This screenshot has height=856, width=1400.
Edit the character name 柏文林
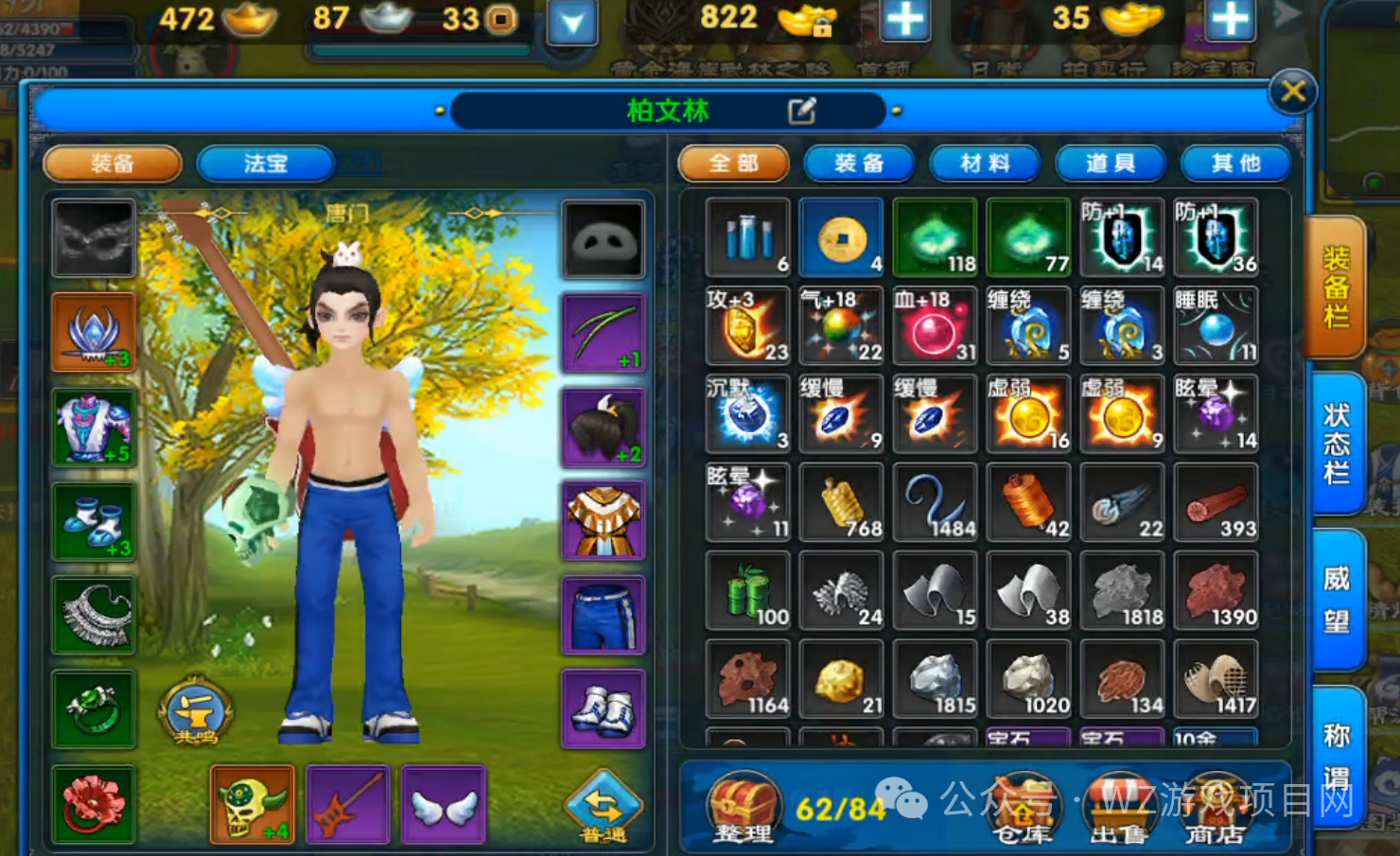(x=801, y=112)
